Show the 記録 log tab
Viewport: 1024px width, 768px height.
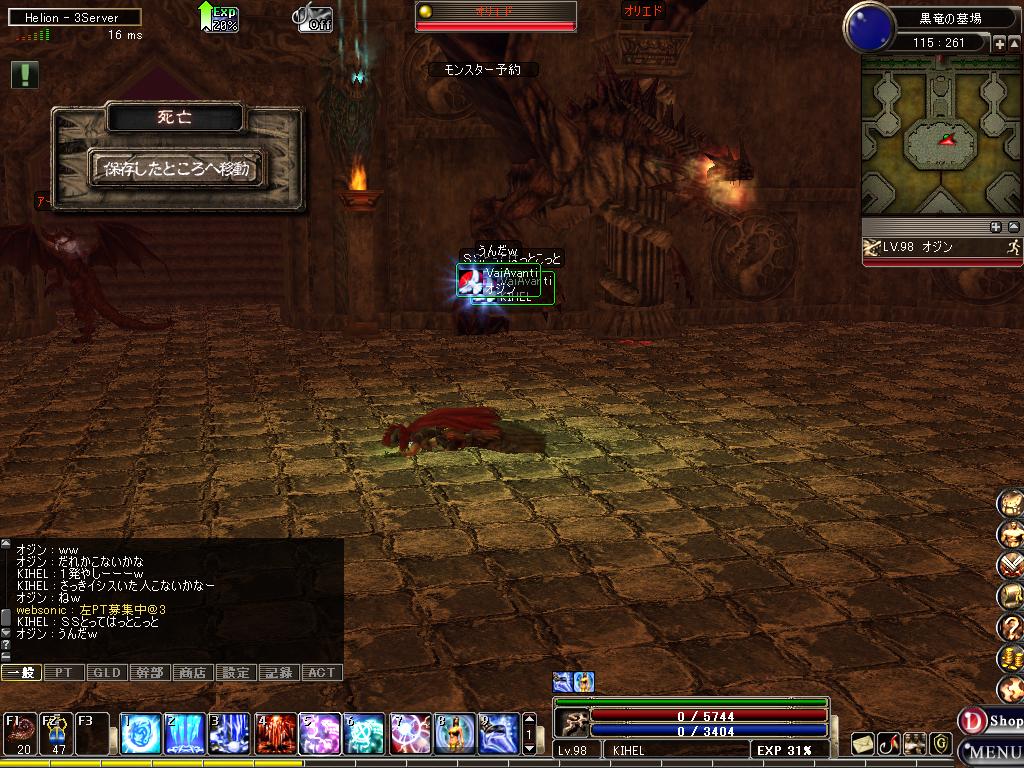point(279,673)
